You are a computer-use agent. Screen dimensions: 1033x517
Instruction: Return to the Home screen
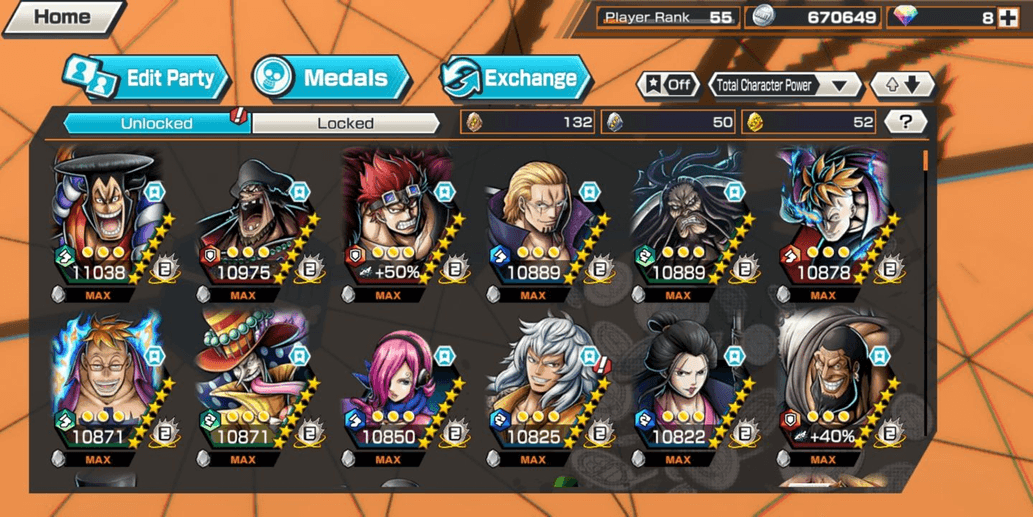click(x=62, y=17)
